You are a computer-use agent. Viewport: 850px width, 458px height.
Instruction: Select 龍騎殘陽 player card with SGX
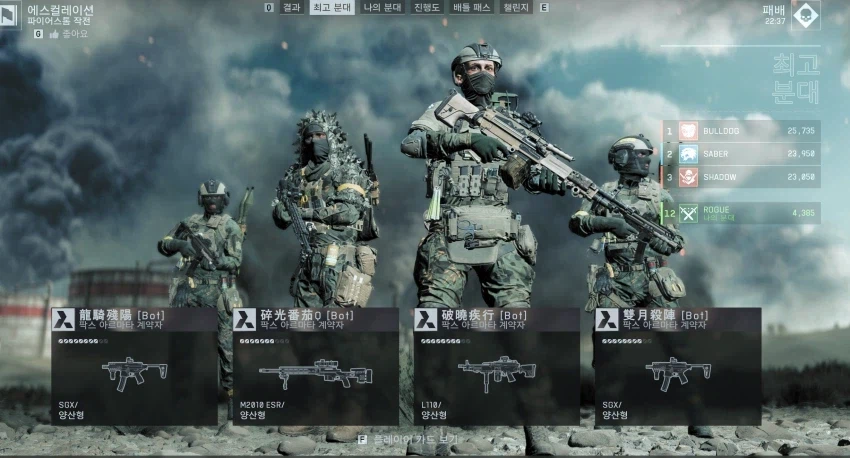coord(134,366)
